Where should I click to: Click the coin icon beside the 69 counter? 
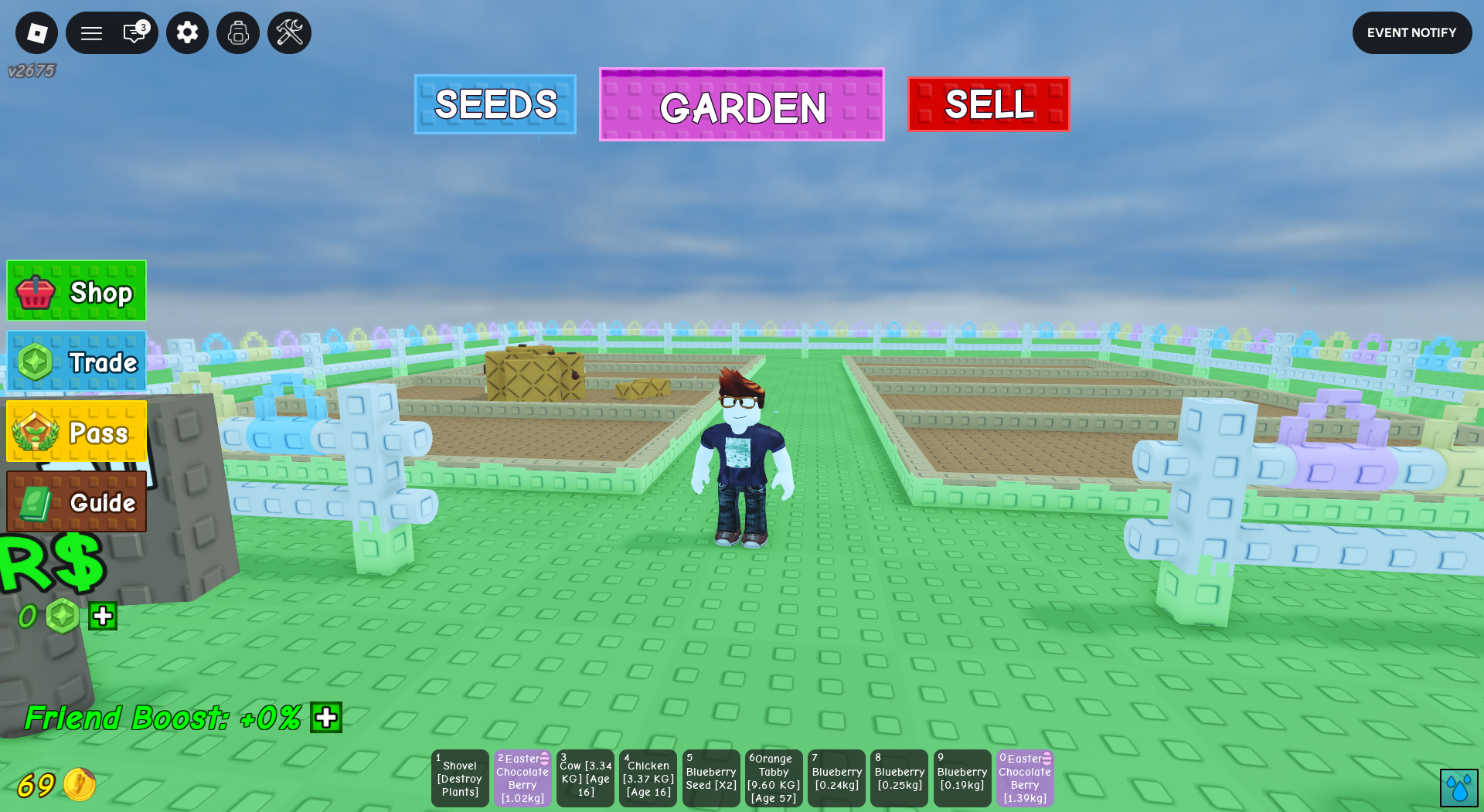click(78, 786)
